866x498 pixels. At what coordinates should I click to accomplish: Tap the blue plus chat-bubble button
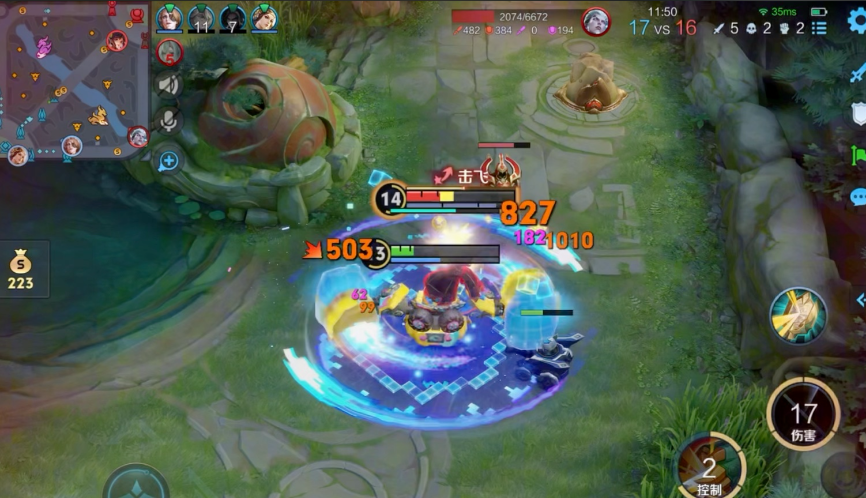coord(169,159)
